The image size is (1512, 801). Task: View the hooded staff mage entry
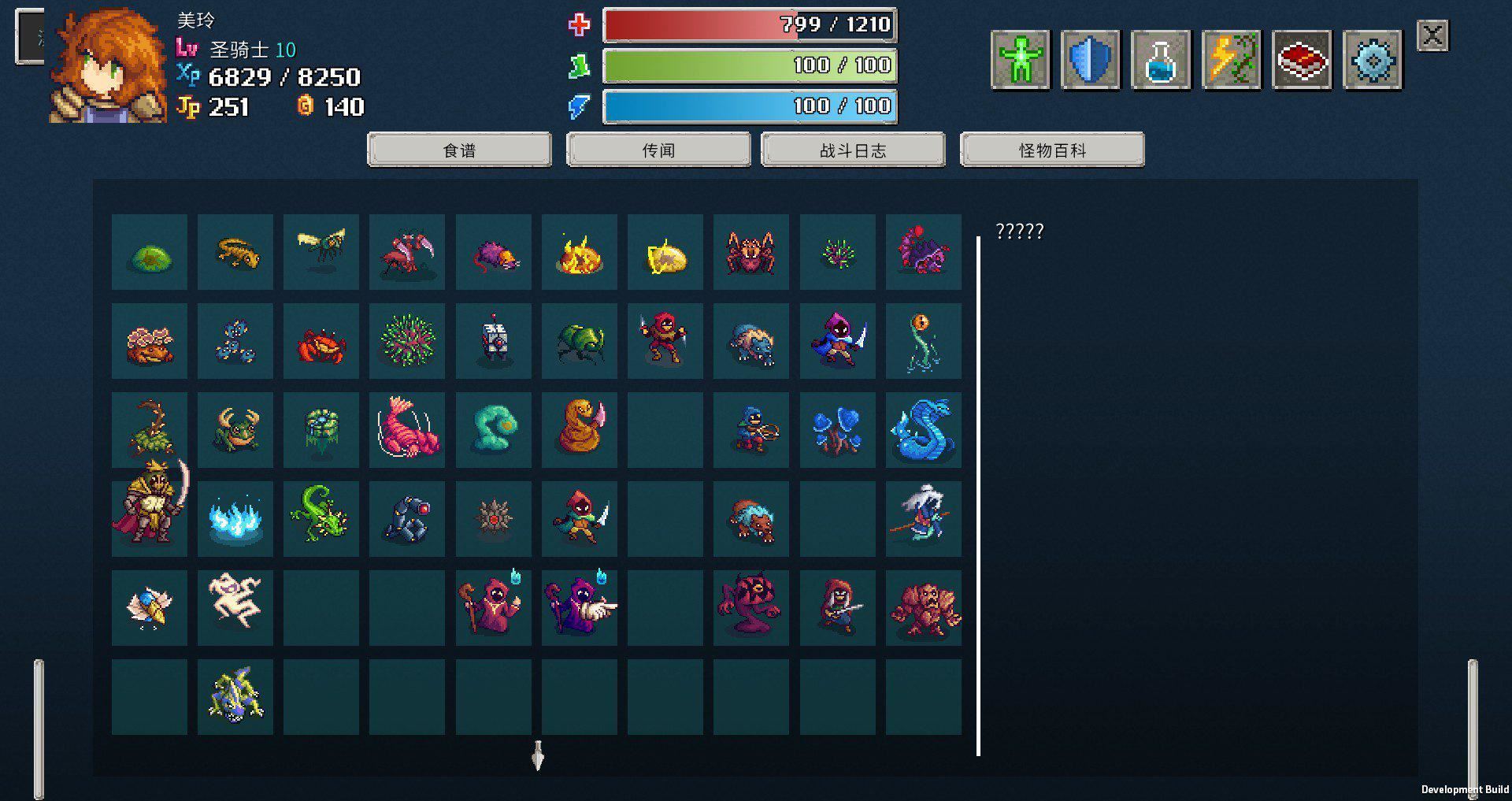coord(494,606)
